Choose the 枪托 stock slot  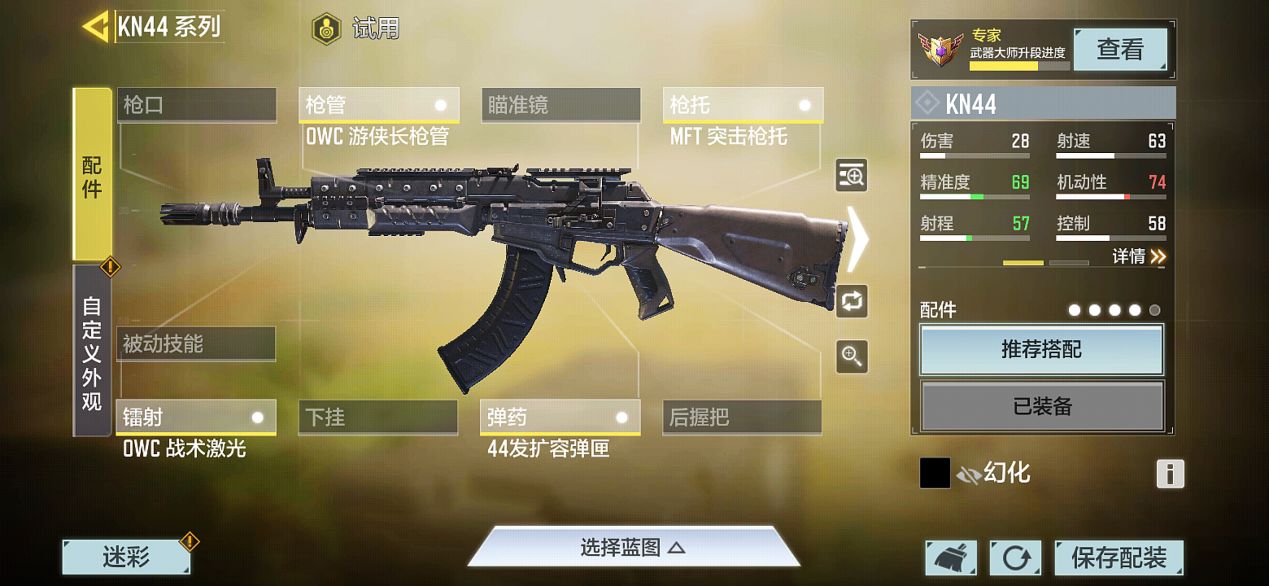point(742,105)
